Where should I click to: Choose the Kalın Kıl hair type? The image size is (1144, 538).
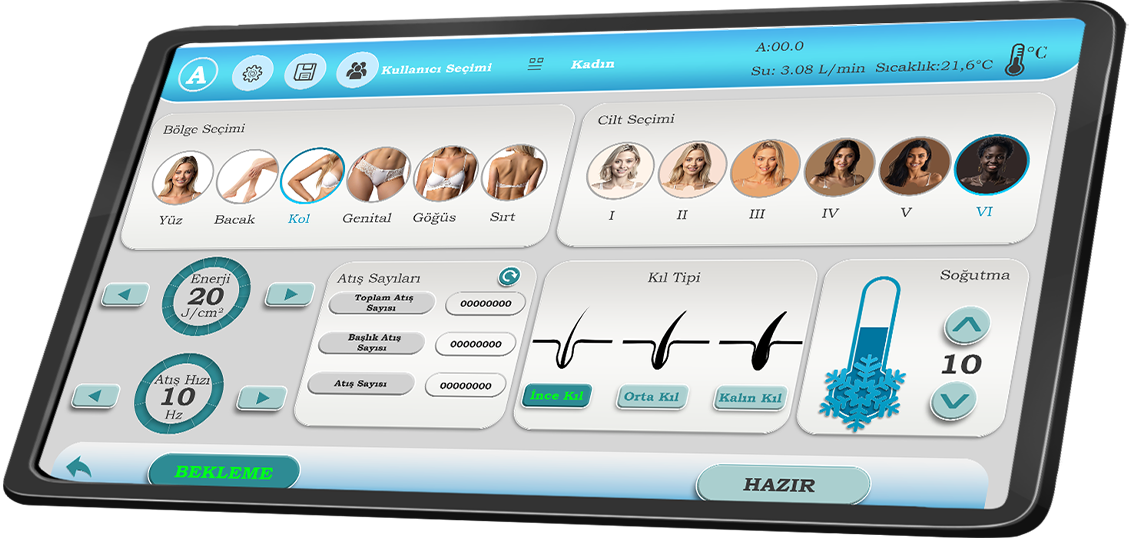(x=749, y=398)
